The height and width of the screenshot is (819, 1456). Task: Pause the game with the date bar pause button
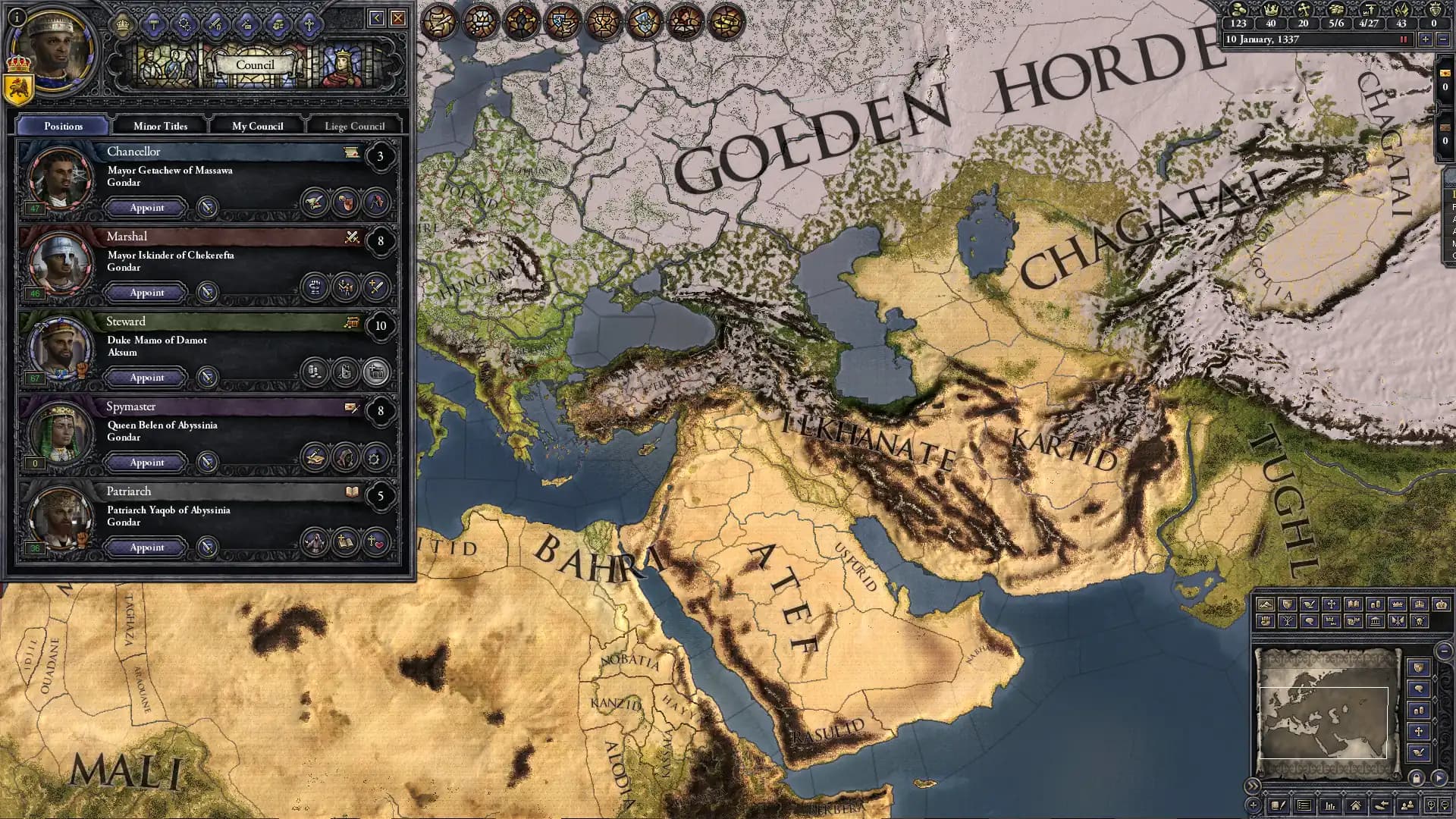[x=1403, y=39]
